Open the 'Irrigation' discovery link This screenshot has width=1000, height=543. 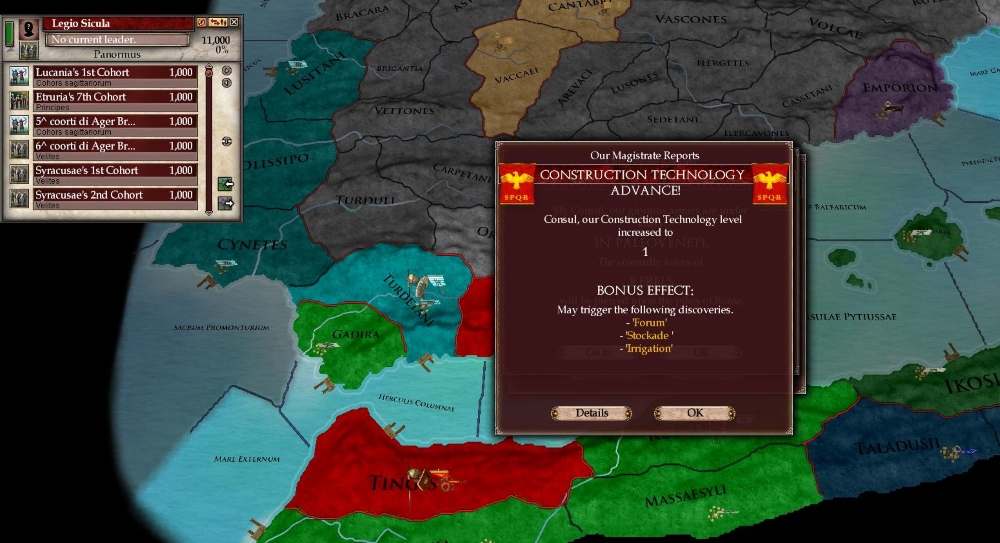(x=648, y=348)
